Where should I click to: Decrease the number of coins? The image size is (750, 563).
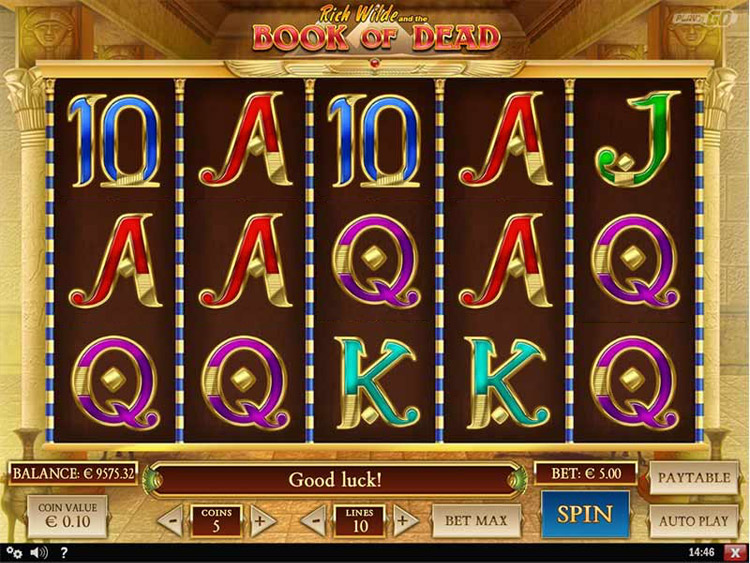point(170,520)
